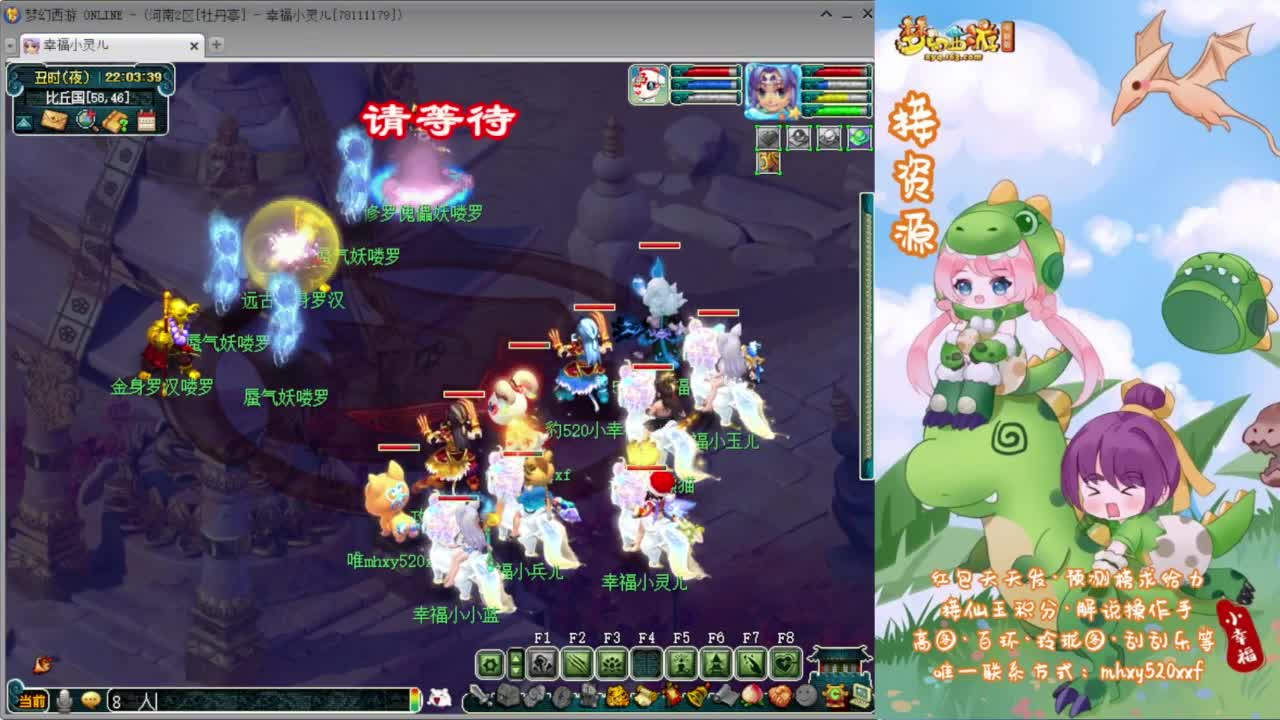Click the heart-shaped F8 skill icon
Image resolution: width=1280 pixels, height=720 pixels.
pos(785,661)
